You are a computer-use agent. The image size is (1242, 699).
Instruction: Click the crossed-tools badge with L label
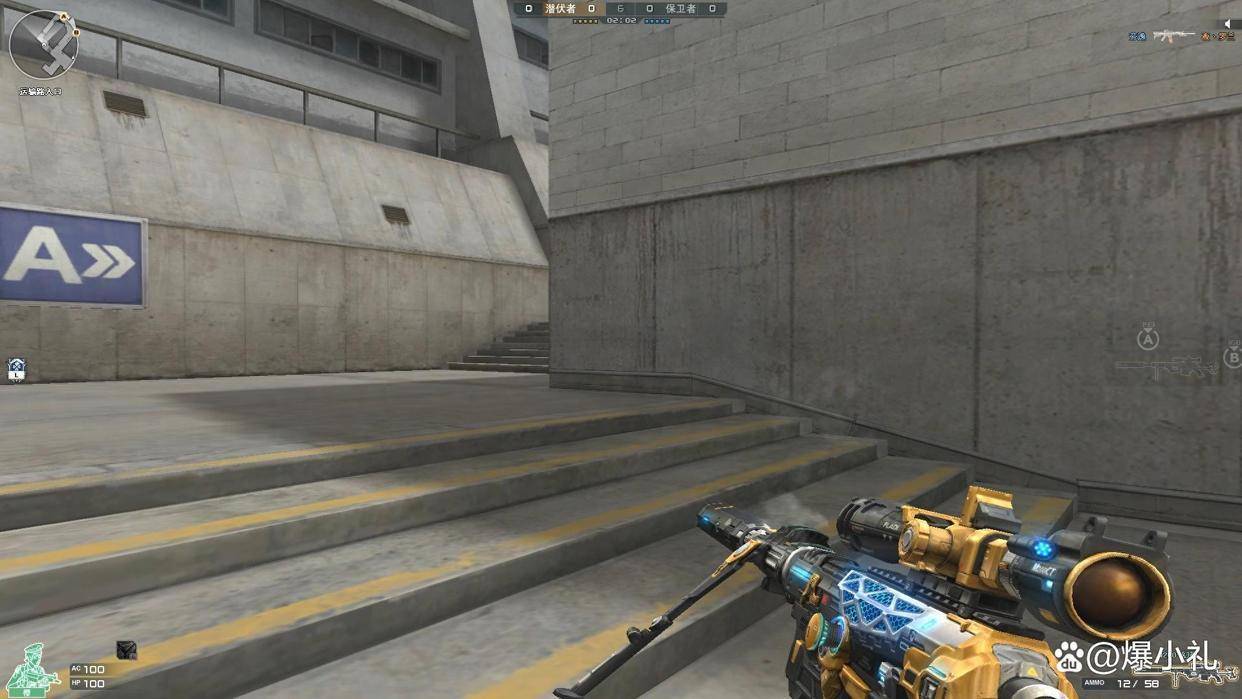[x=16, y=369]
